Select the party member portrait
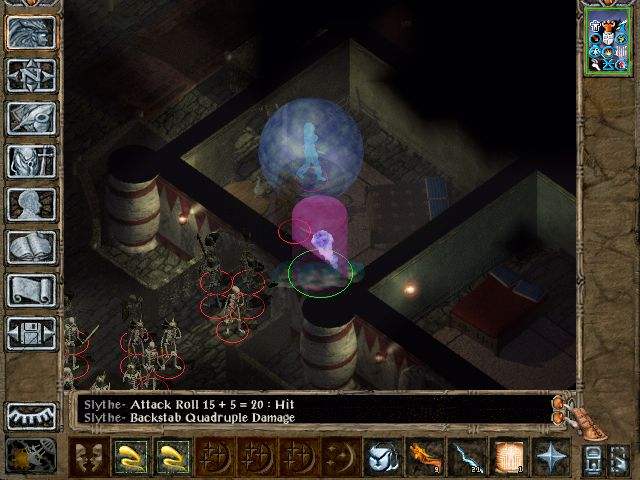 coord(610,43)
